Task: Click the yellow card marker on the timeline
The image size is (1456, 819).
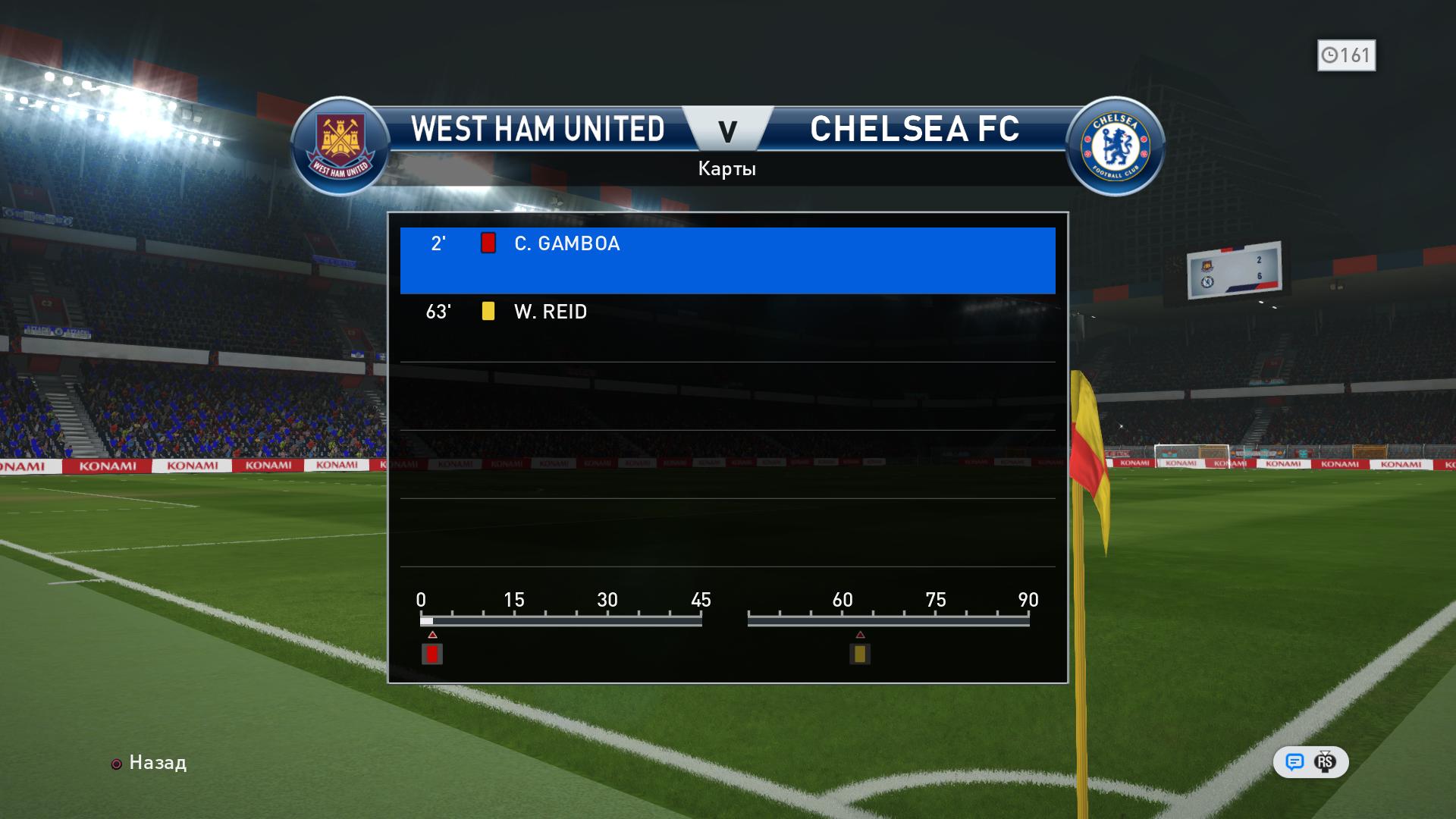Action: tap(859, 654)
